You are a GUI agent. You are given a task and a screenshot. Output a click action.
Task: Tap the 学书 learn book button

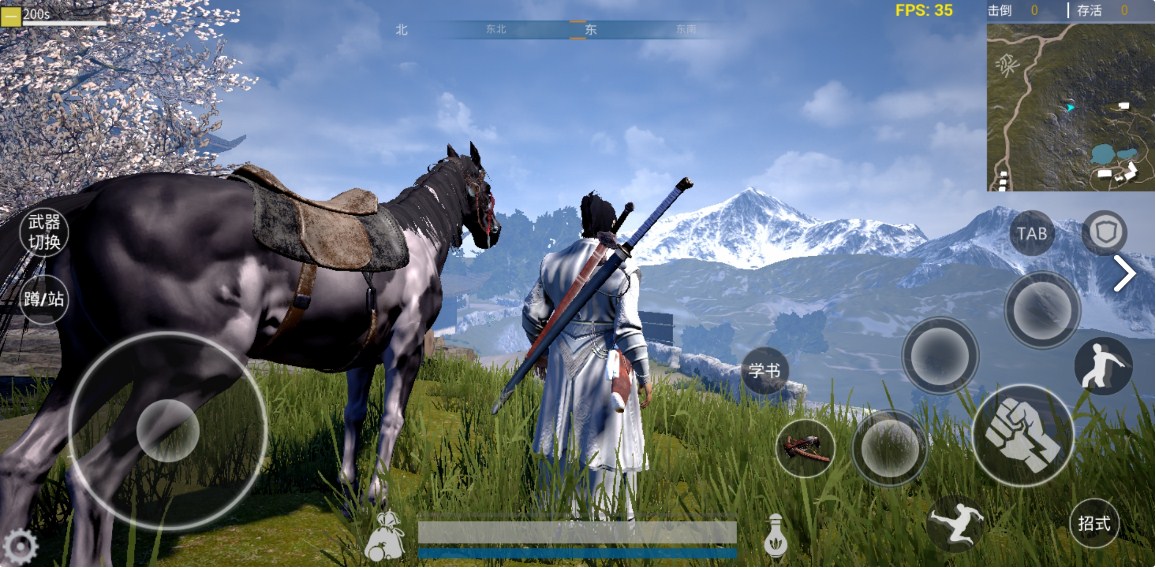point(765,372)
